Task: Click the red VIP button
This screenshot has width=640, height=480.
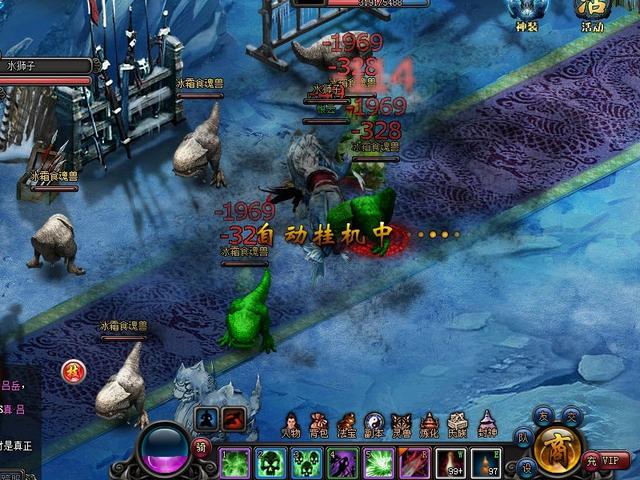Action: [611, 461]
